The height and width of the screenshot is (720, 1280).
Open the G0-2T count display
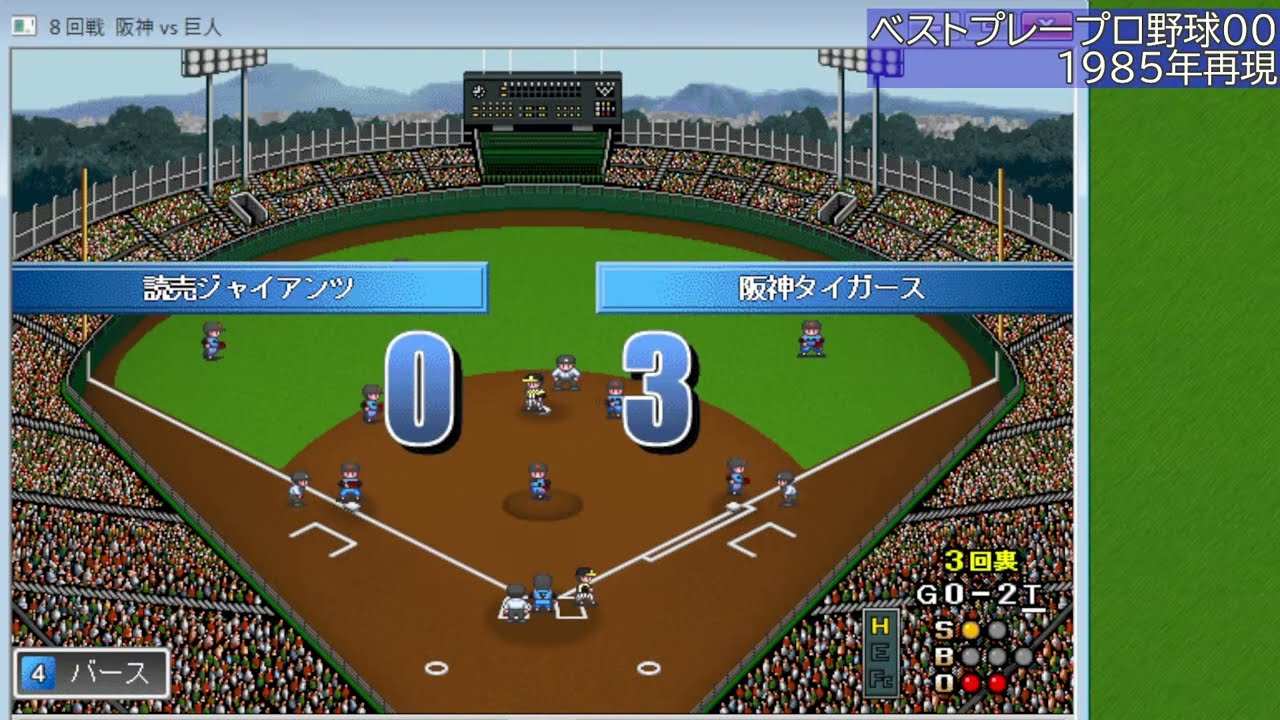(x=982, y=592)
